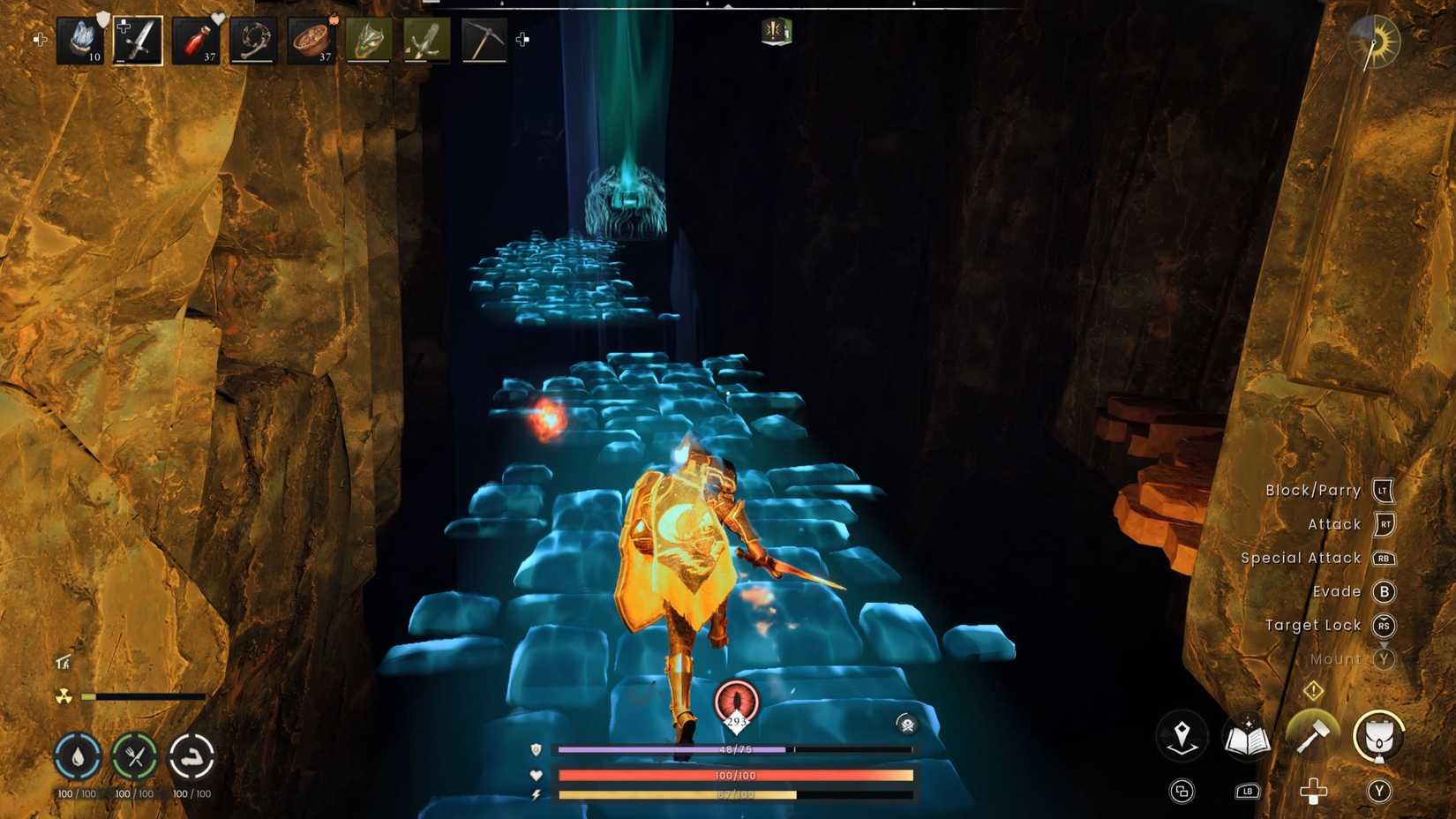Select the dragon helmet hotbar slot

coord(369,39)
